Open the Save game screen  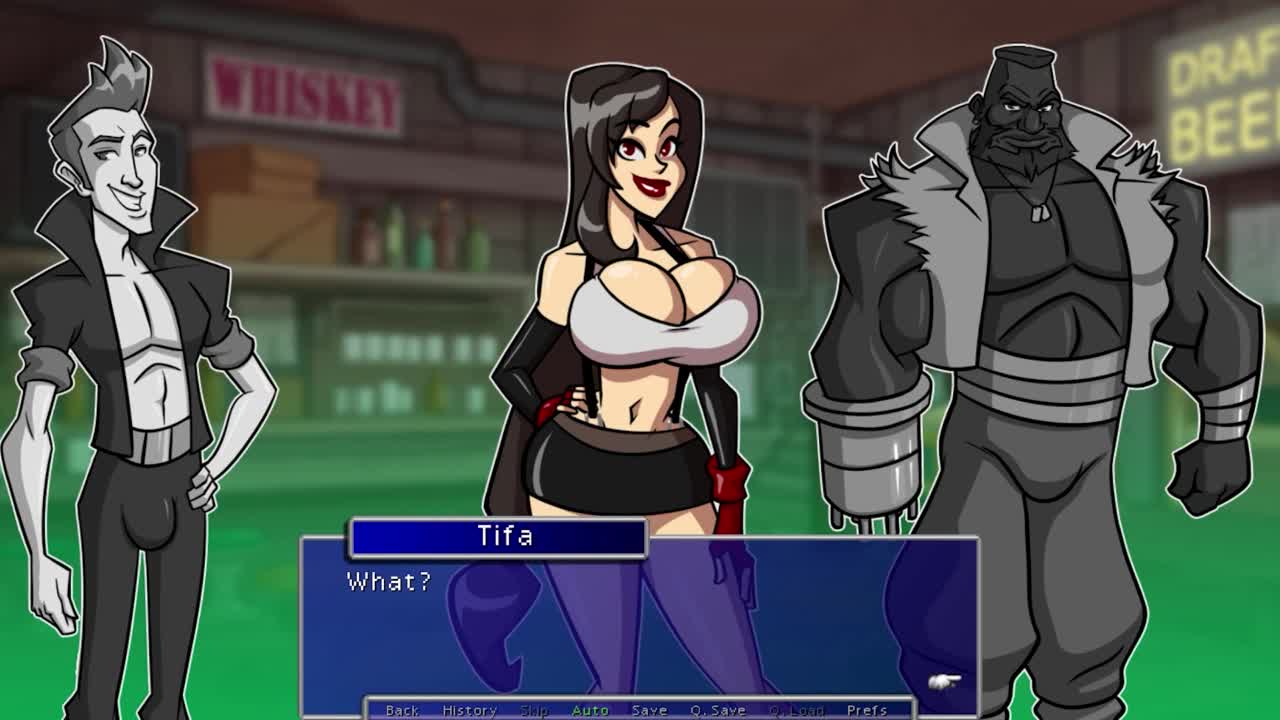pyautogui.click(x=649, y=710)
